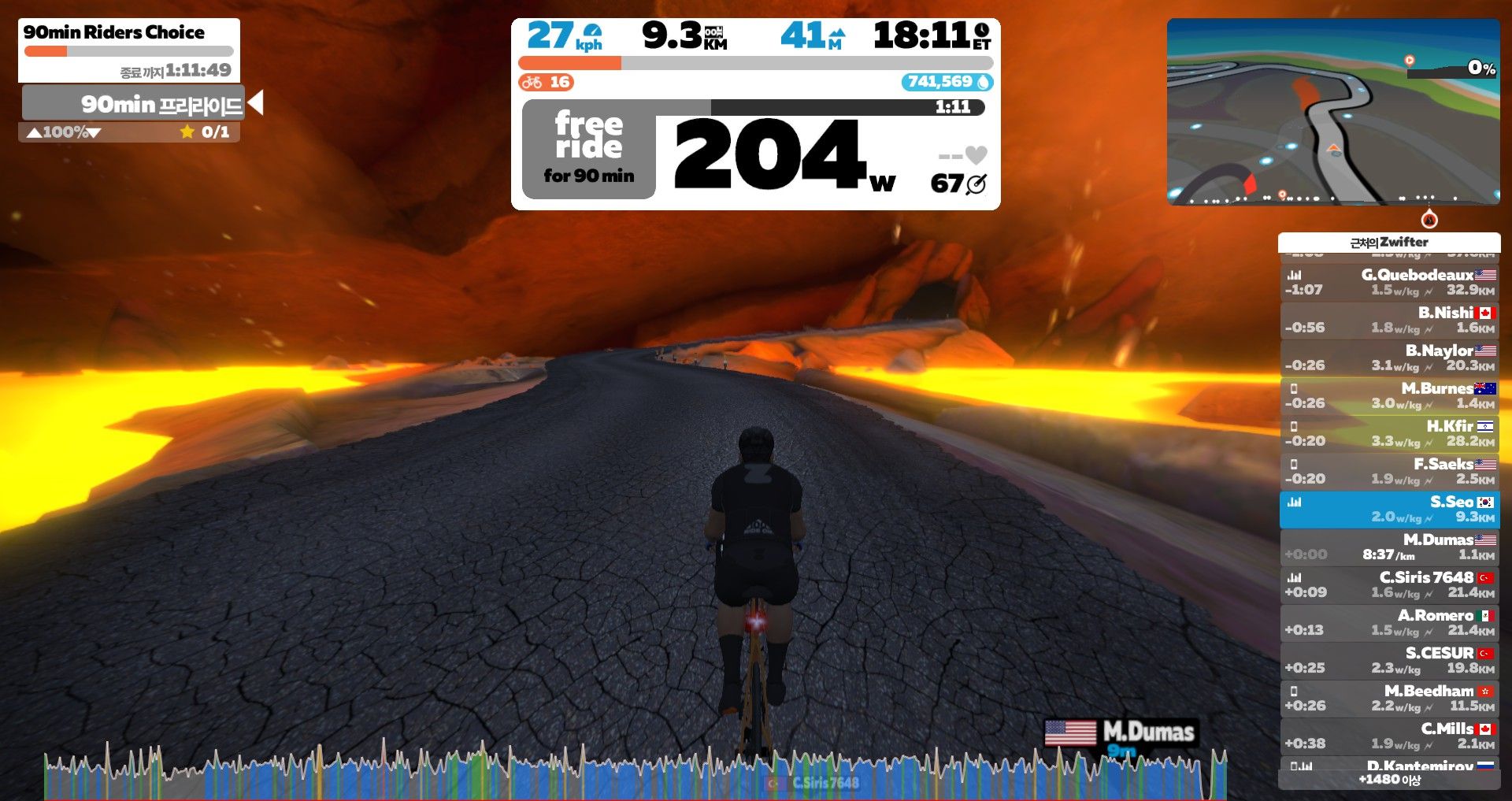Select rider G.Quebodeaux in nearby list
The image size is (1512, 801).
tap(1389, 282)
